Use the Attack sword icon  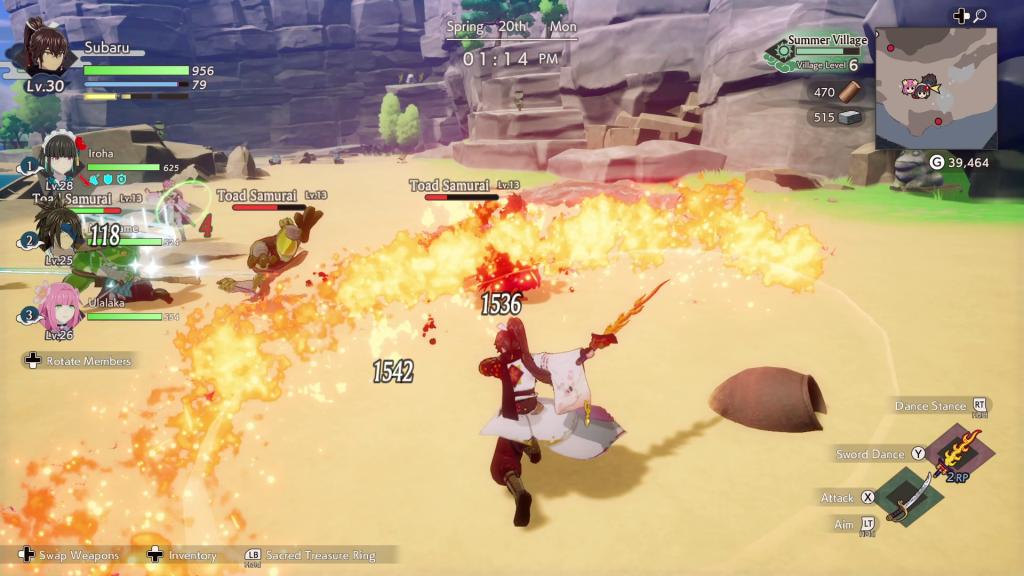(x=908, y=497)
